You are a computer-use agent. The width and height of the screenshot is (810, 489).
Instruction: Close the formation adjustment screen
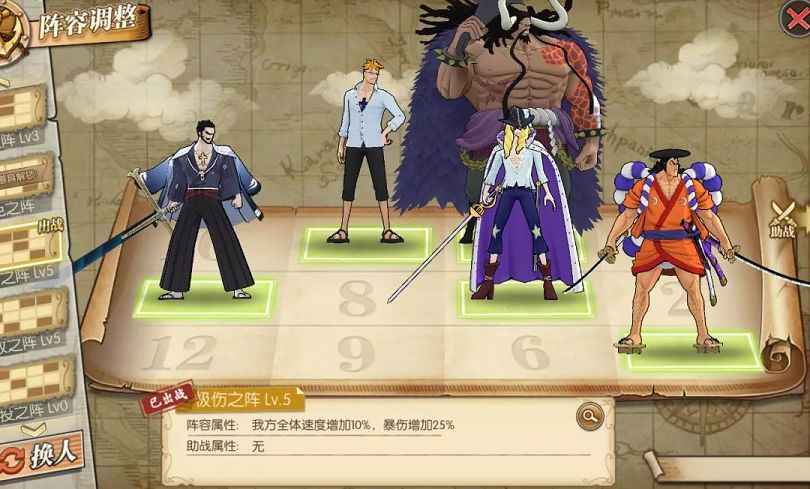click(794, 17)
